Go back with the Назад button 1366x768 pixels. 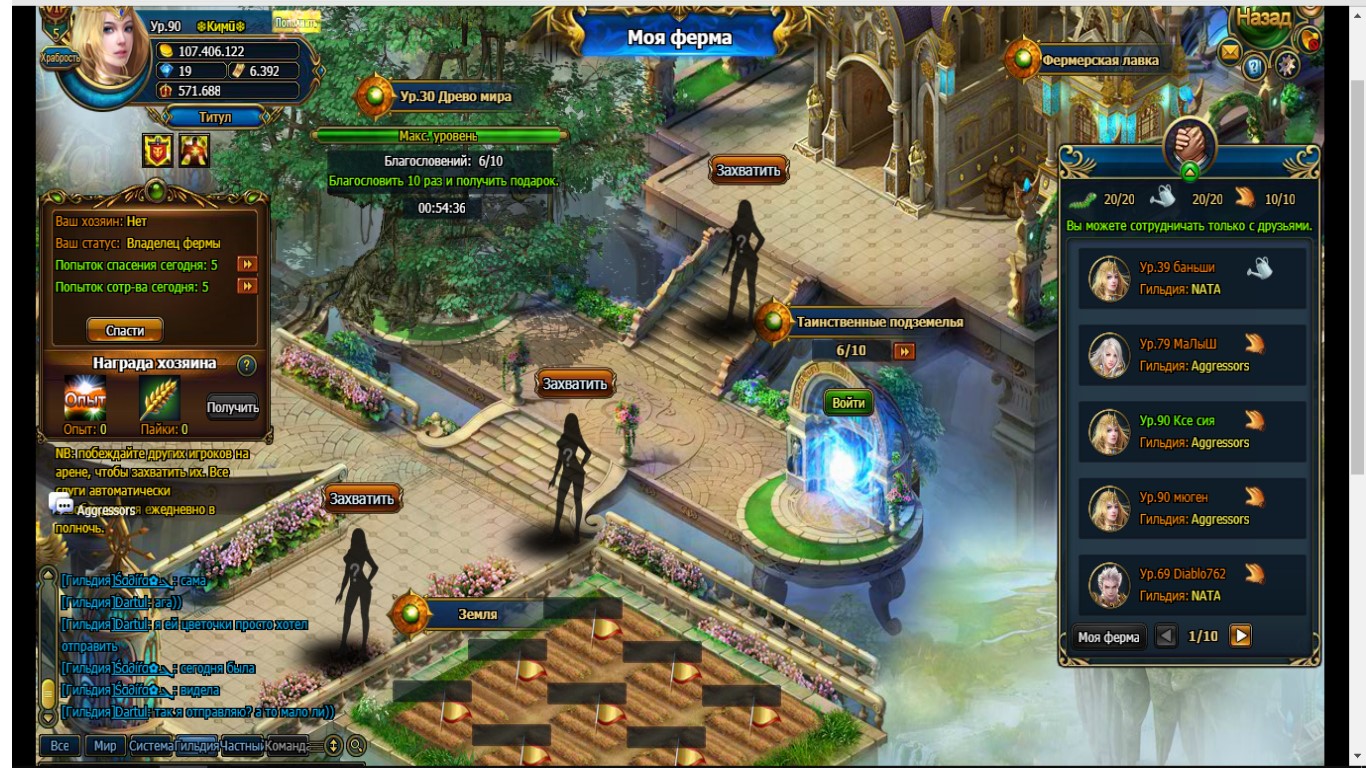[1263, 18]
